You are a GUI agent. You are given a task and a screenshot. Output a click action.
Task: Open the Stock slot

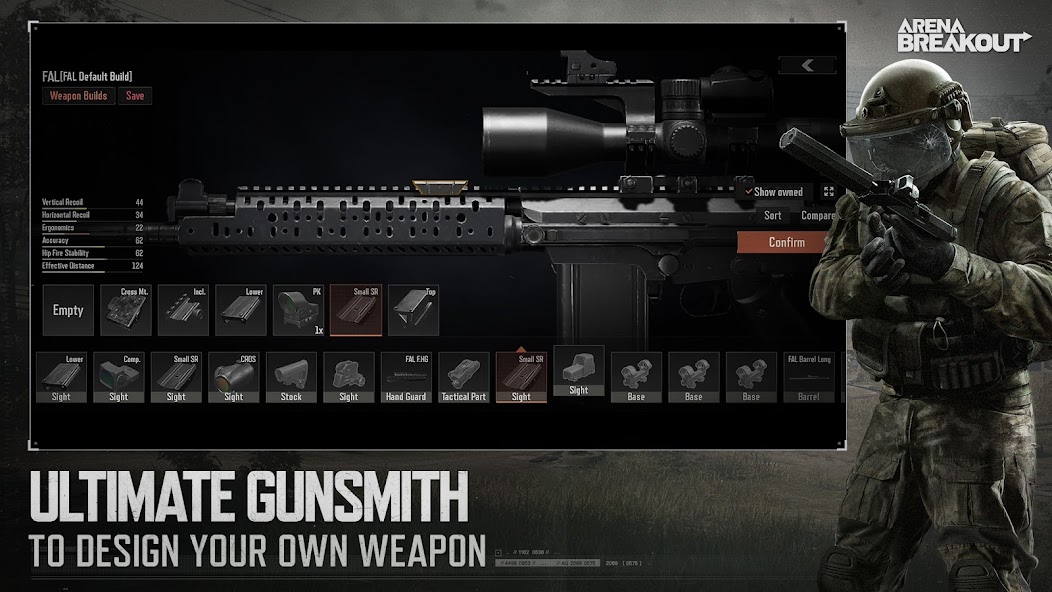291,378
